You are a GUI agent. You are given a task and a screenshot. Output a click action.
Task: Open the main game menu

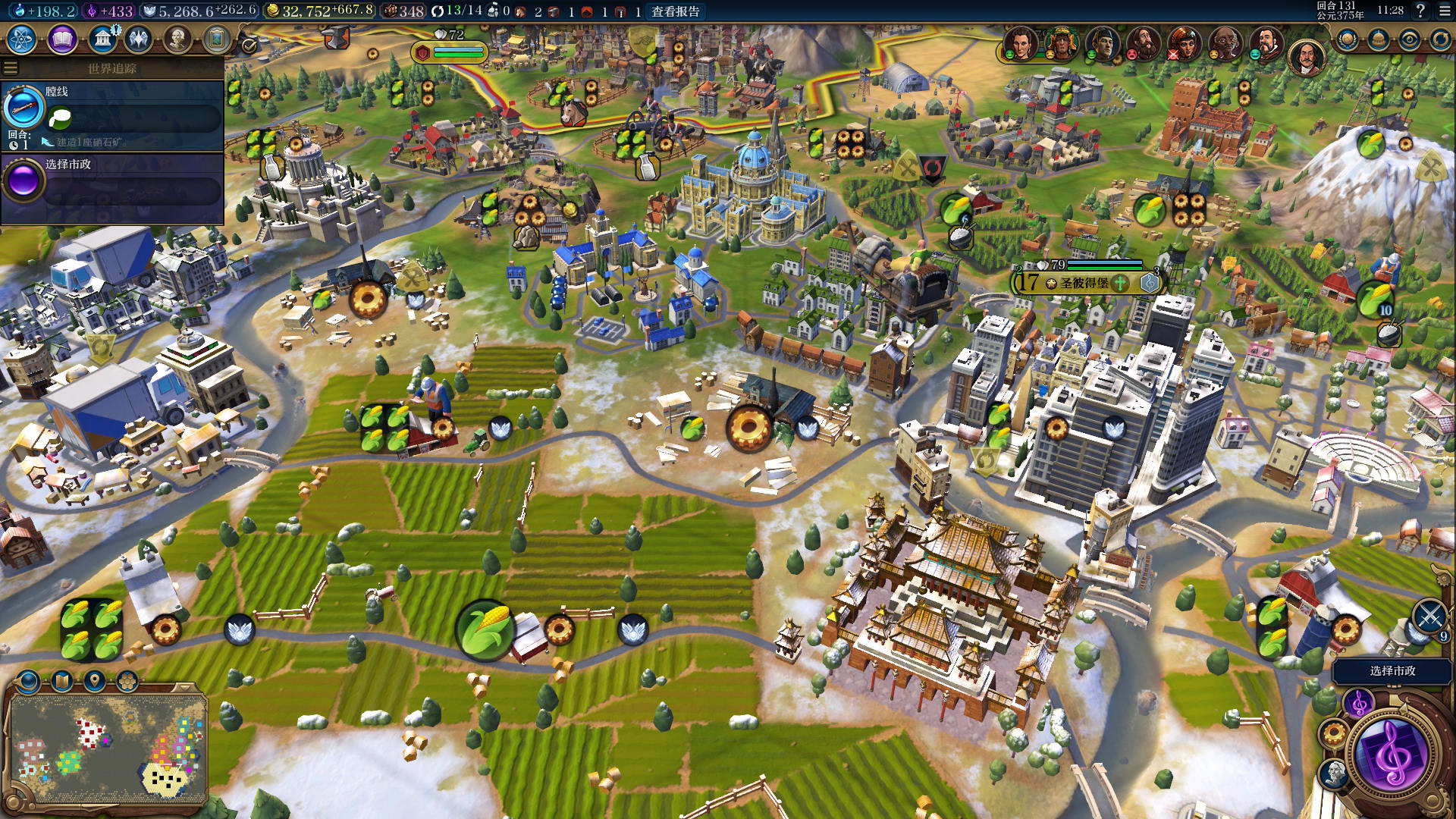coord(1444,11)
